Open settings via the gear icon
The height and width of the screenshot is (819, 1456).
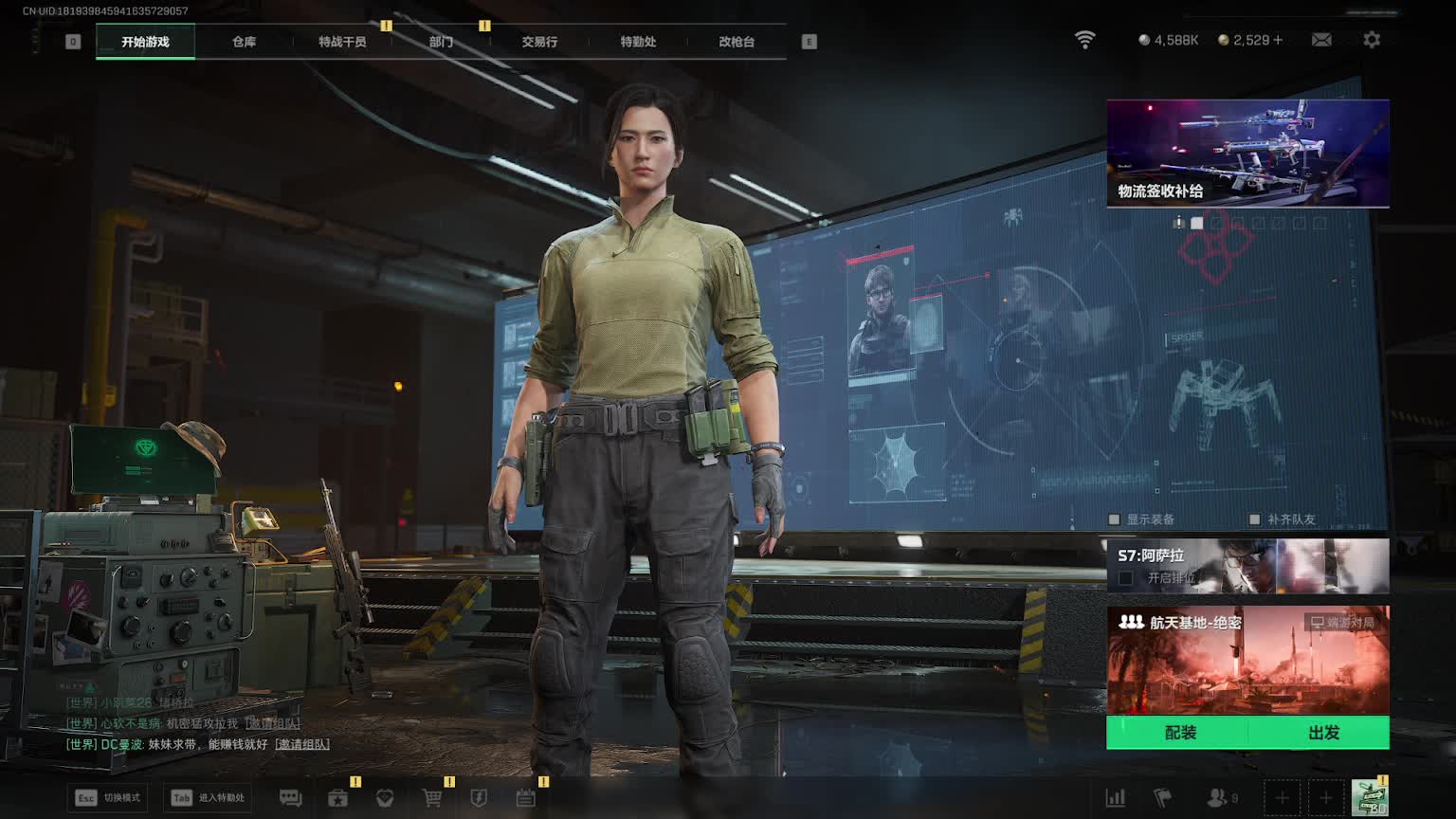[1372, 40]
